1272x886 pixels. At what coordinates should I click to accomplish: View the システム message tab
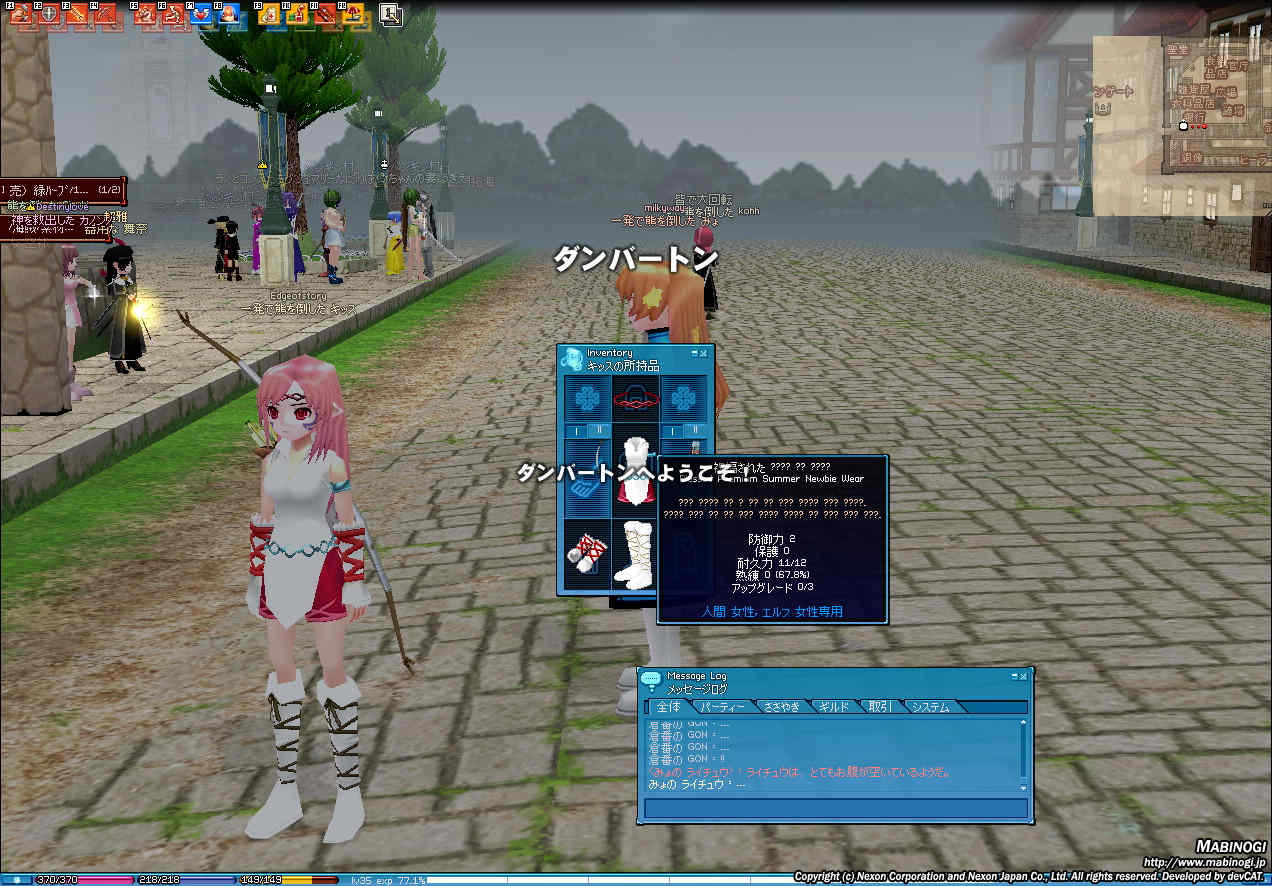[930, 707]
